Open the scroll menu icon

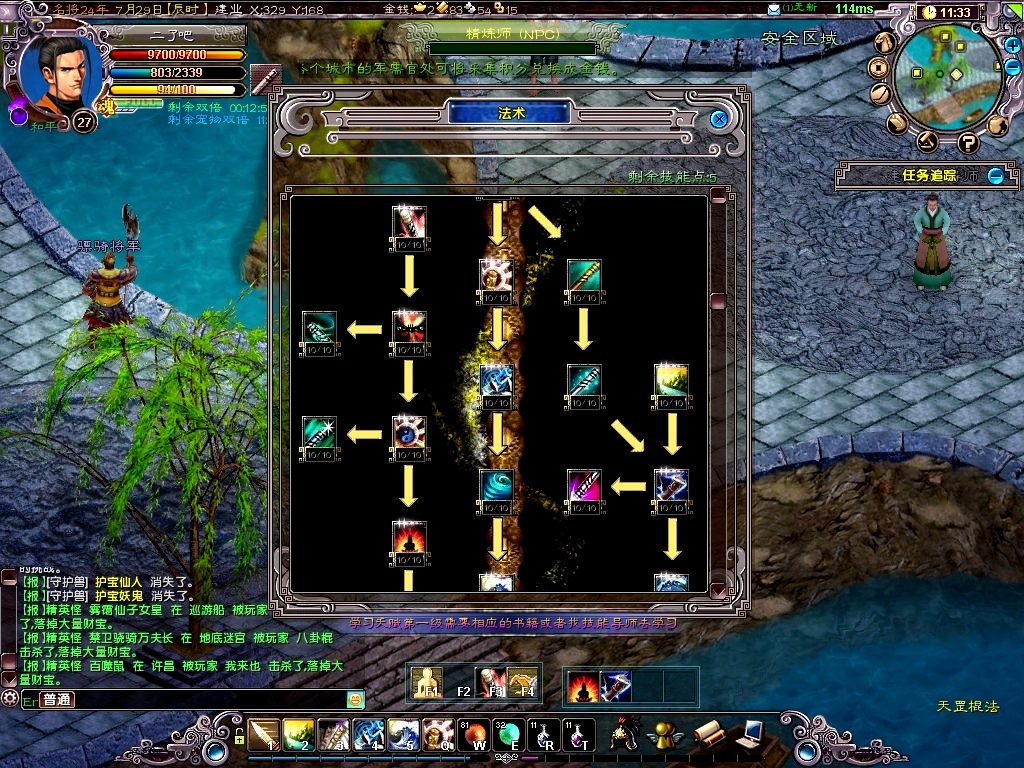click(707, 733)
